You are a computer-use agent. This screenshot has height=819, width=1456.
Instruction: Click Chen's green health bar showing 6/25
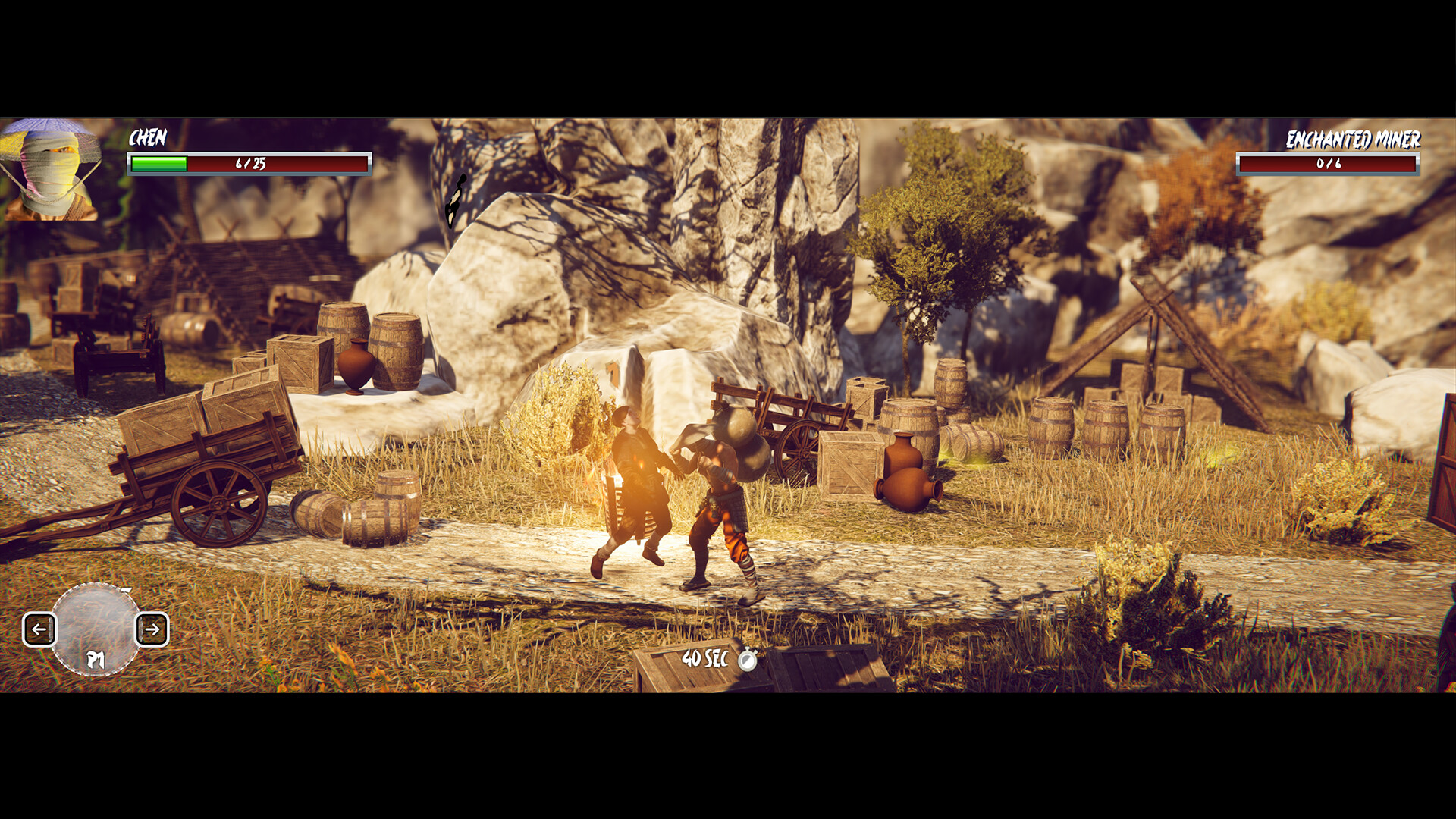point(249,162)
